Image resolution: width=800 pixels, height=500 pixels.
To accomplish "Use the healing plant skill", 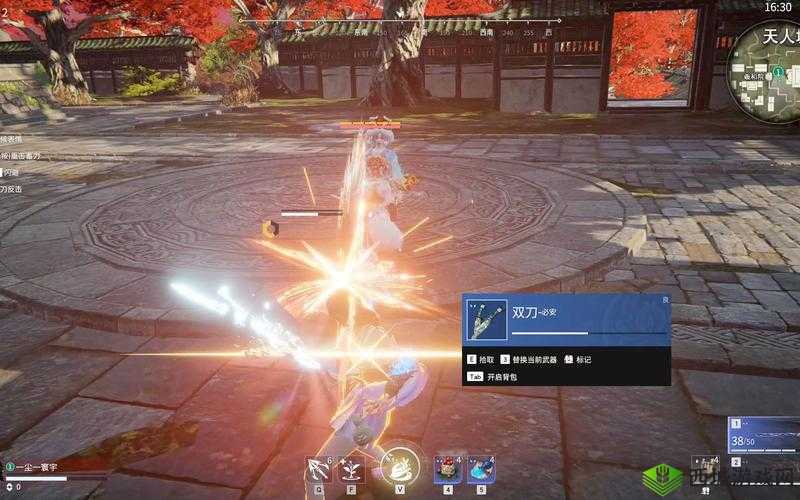I will pyautogui.click(x=352, y=469).
